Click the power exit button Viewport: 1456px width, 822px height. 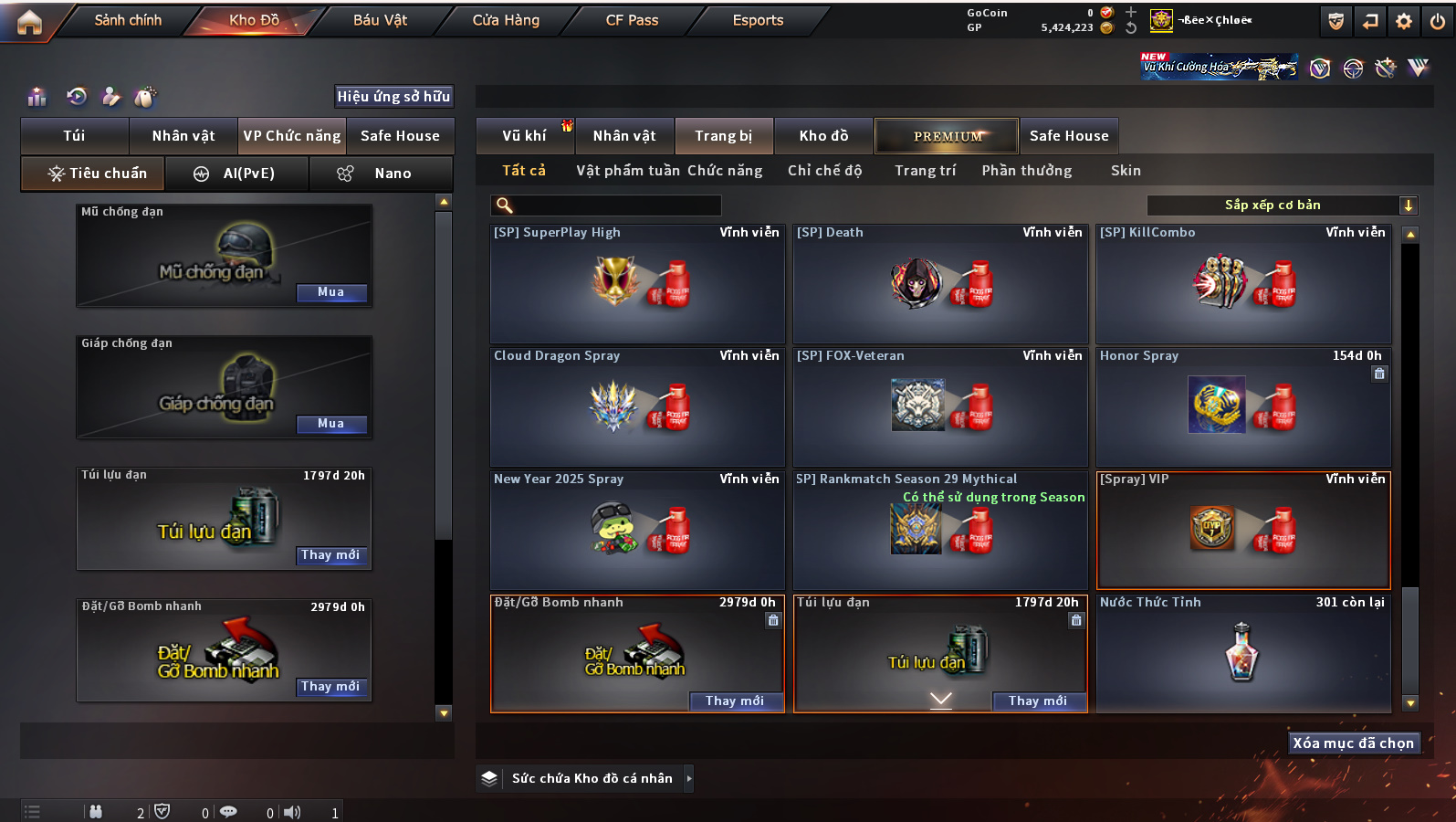coord(1438,21)
